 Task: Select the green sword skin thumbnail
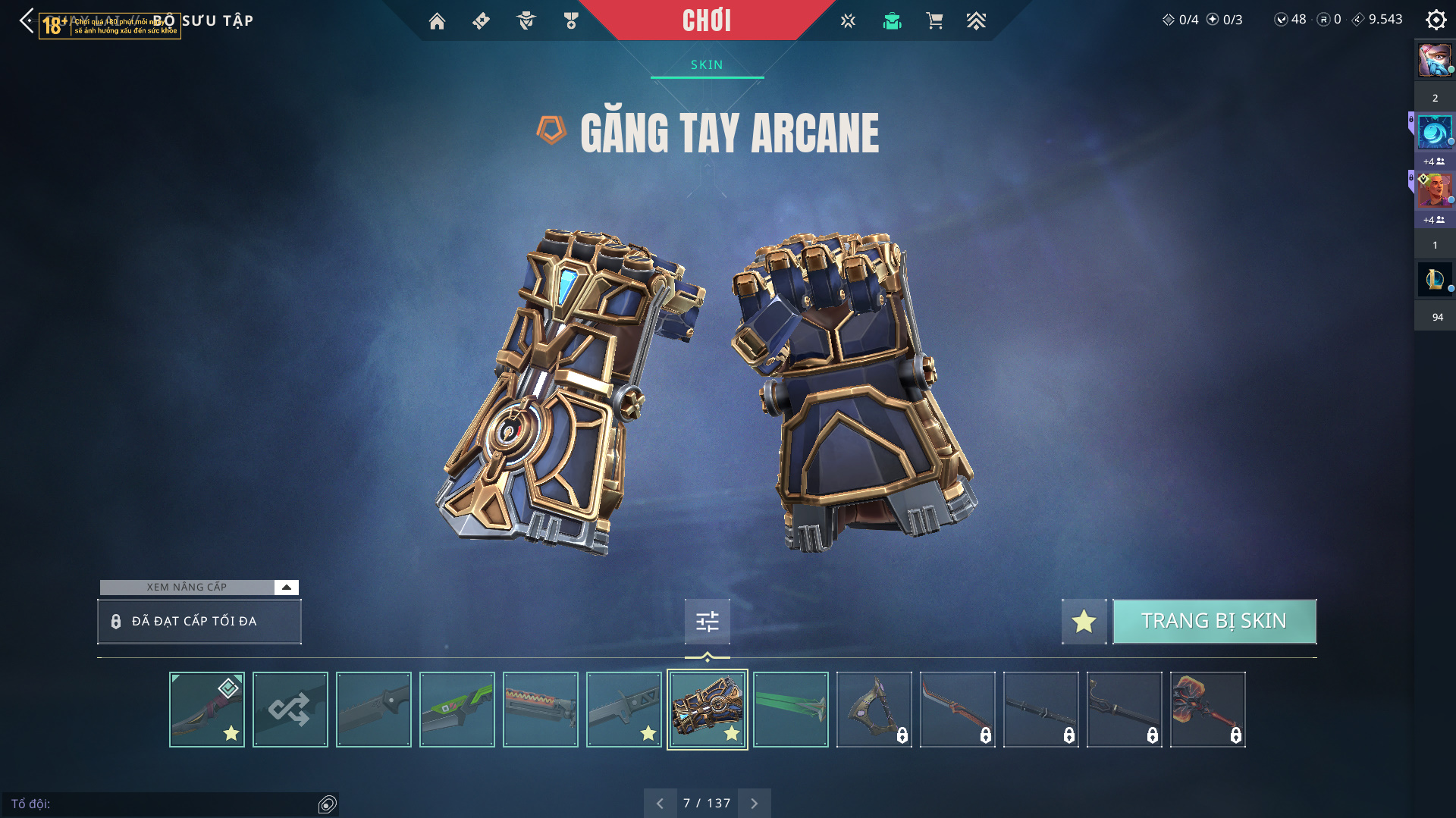point(790,710)
